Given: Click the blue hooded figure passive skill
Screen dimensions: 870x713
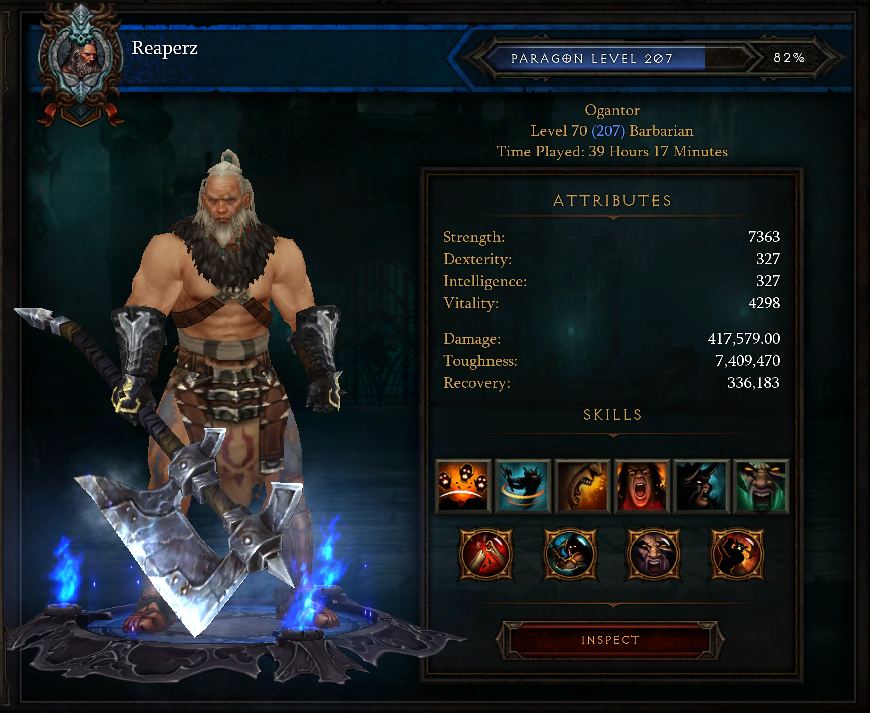Looking at the screenshot, I should (570, 554).
